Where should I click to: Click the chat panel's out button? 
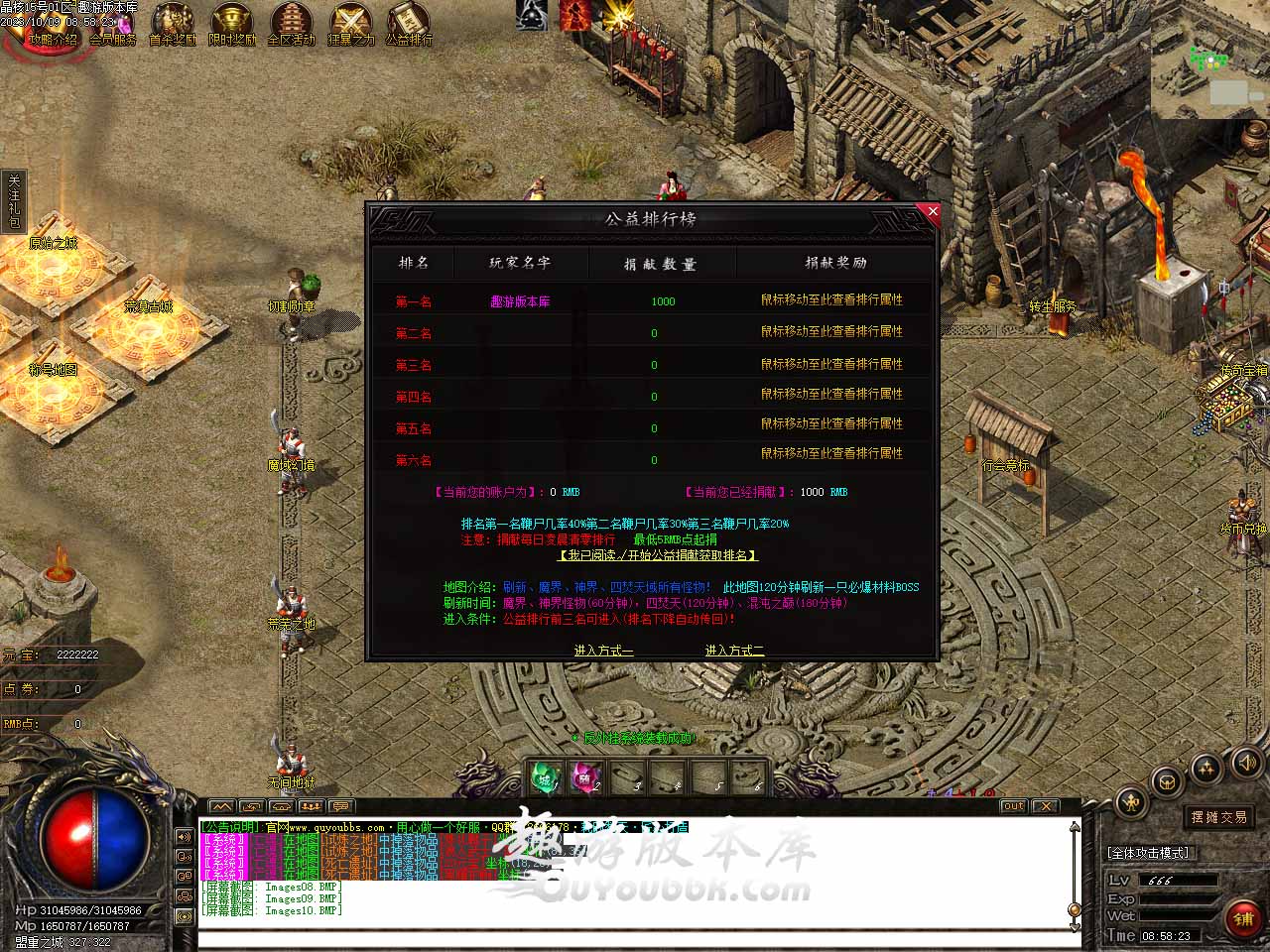[1013, 806]
